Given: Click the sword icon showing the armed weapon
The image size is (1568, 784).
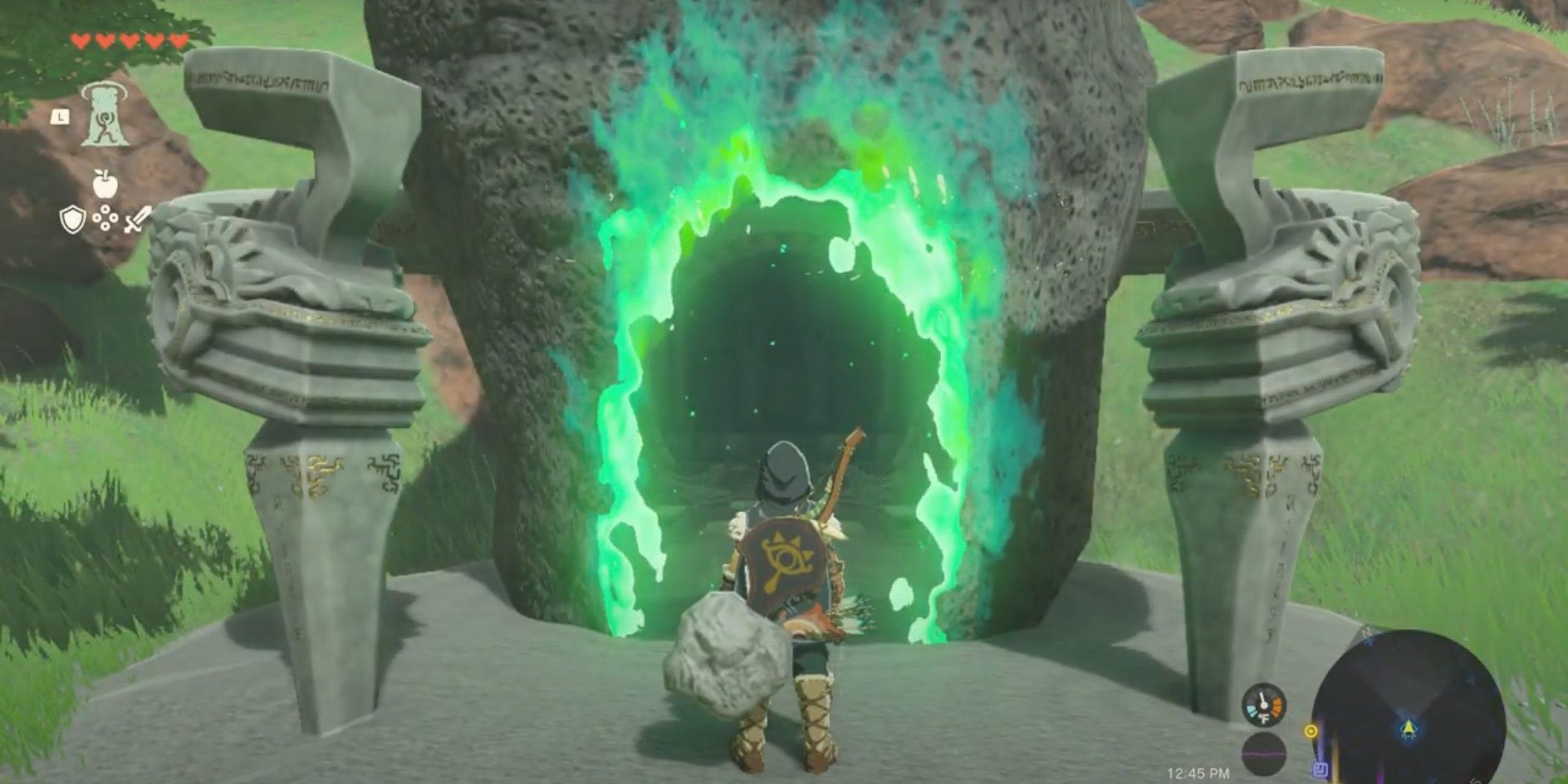Looking at the screenshot, I should 138,220.
